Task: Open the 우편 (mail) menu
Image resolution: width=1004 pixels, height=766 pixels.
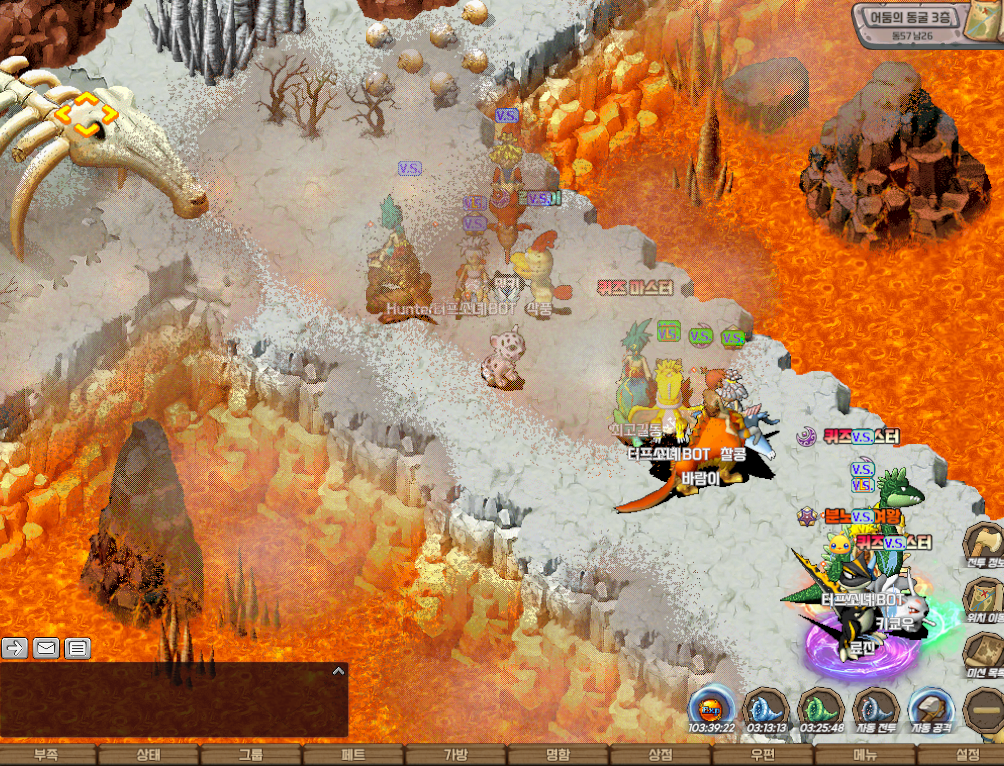Action: click(763, 755)
